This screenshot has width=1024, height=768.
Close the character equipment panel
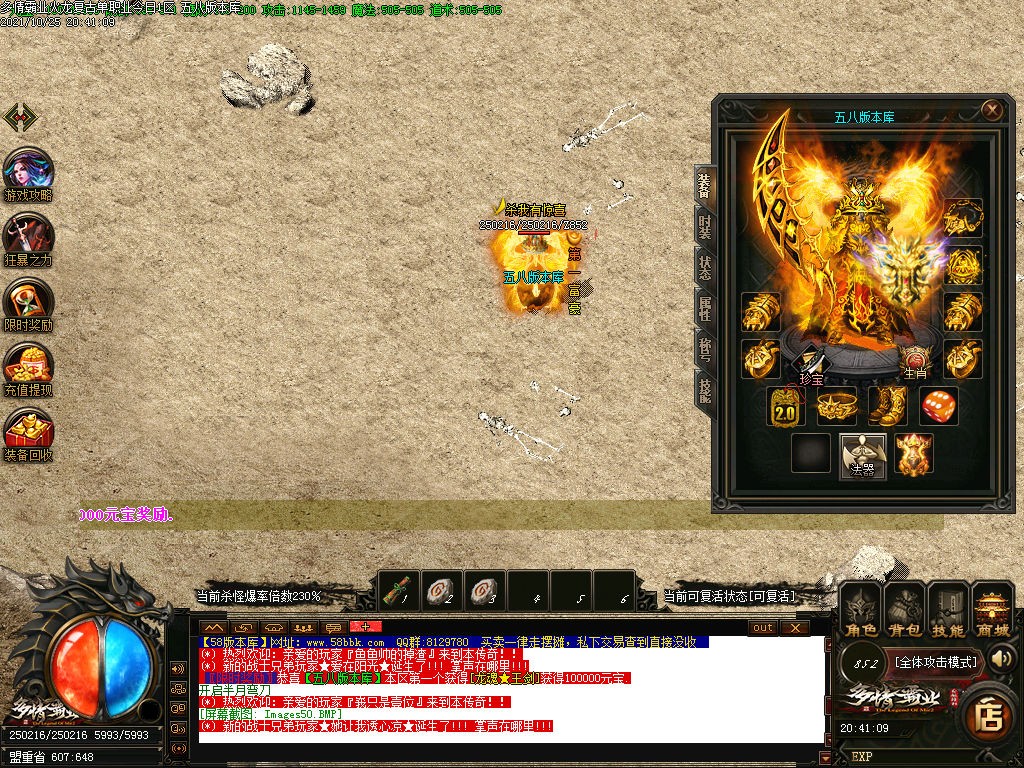pos(991,110)
